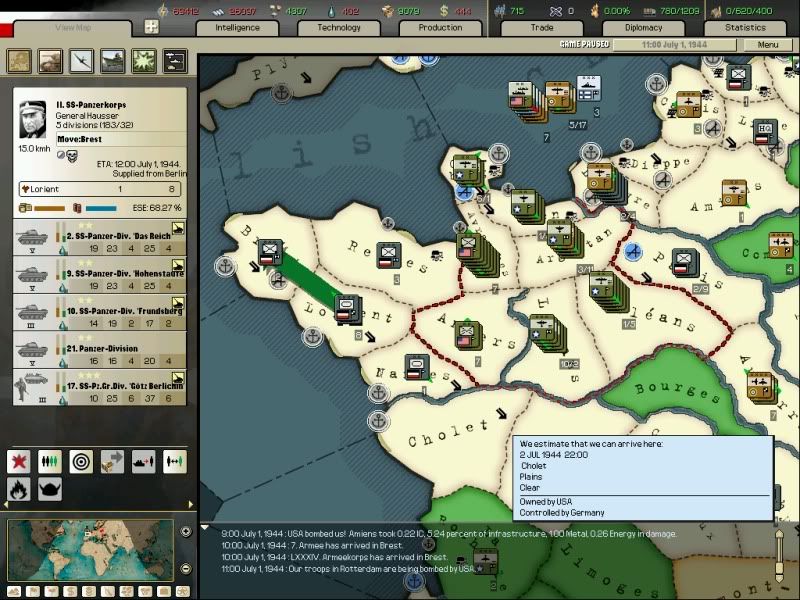Click the bullseye target order button
Image resolution: width=800 pixels, height=600 pixels.
coord(81,462)
